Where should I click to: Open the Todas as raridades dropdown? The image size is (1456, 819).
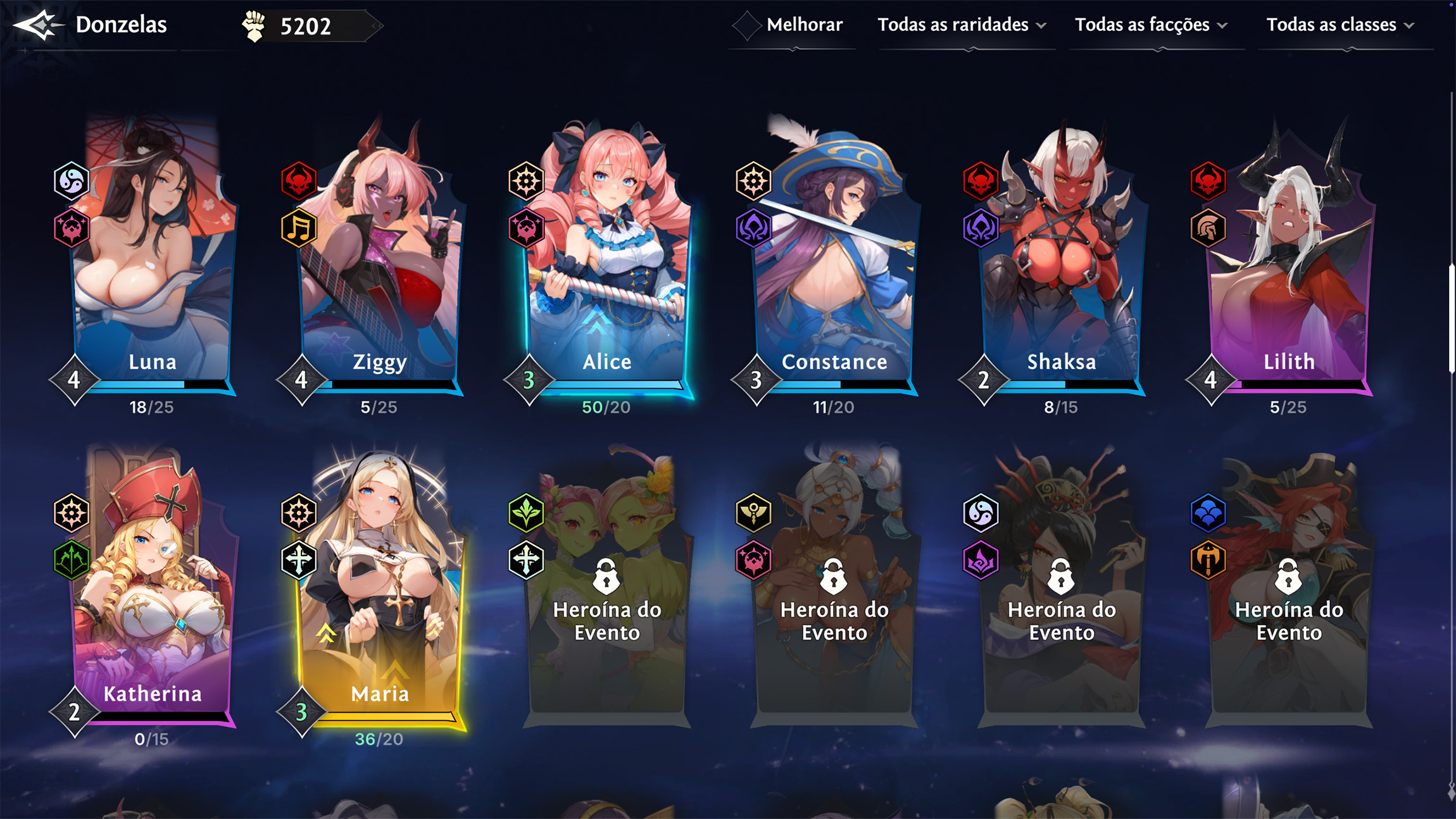(962, 25)
